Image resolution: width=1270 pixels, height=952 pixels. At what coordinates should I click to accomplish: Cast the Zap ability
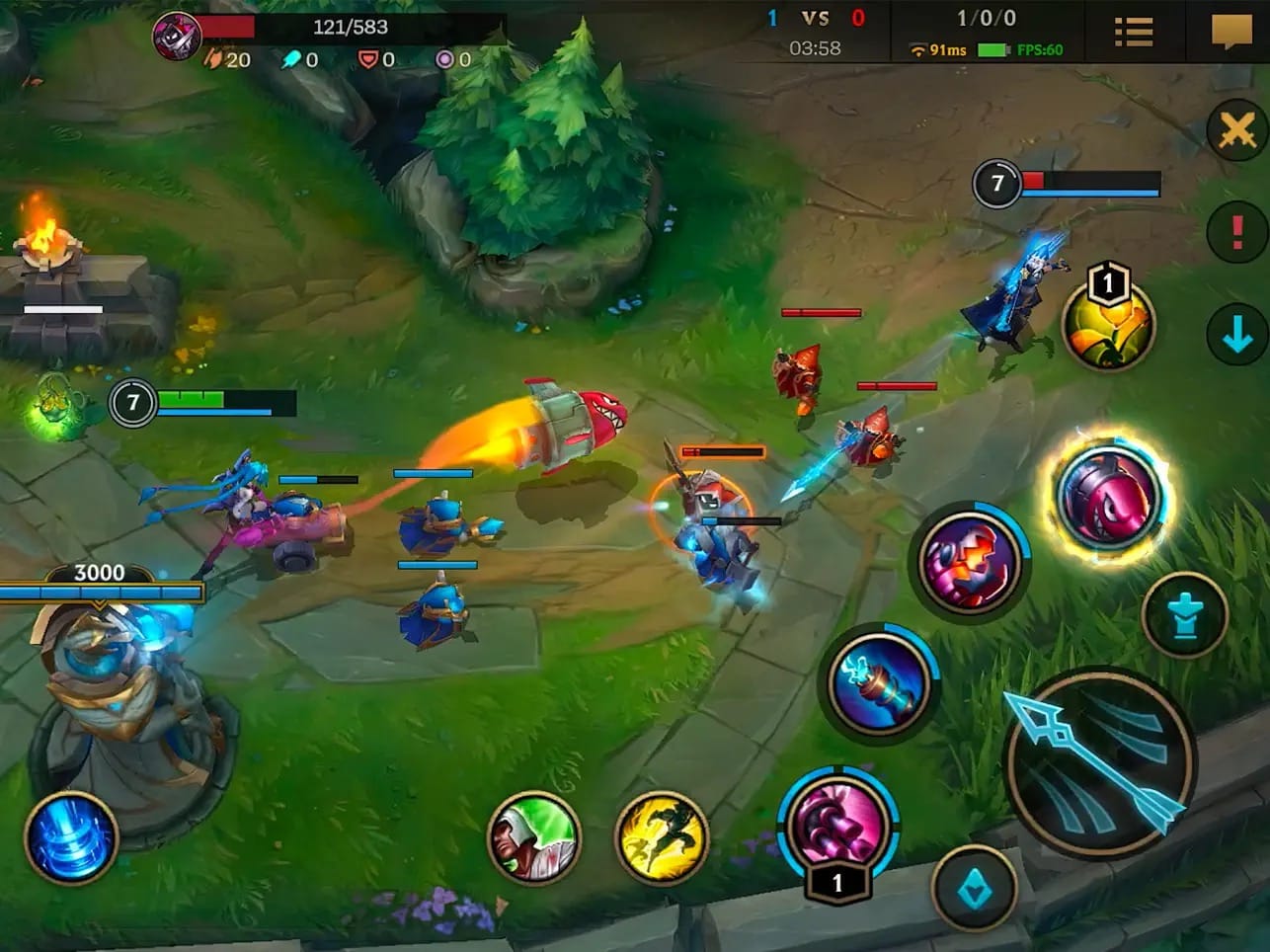point(878,681)
